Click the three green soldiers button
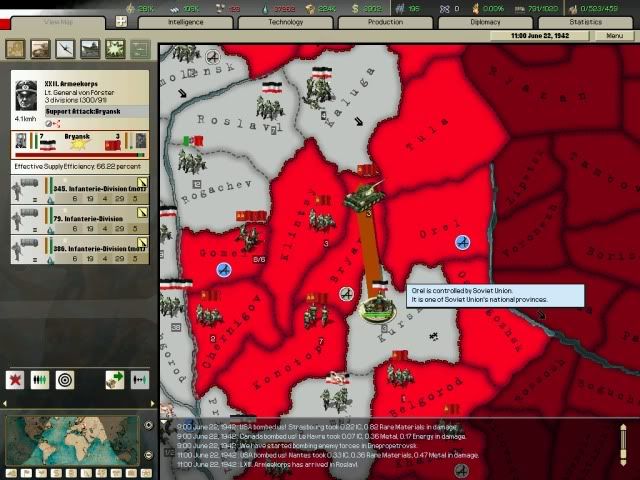This screenshot has height=480, width=640. [x=41, y=380]
